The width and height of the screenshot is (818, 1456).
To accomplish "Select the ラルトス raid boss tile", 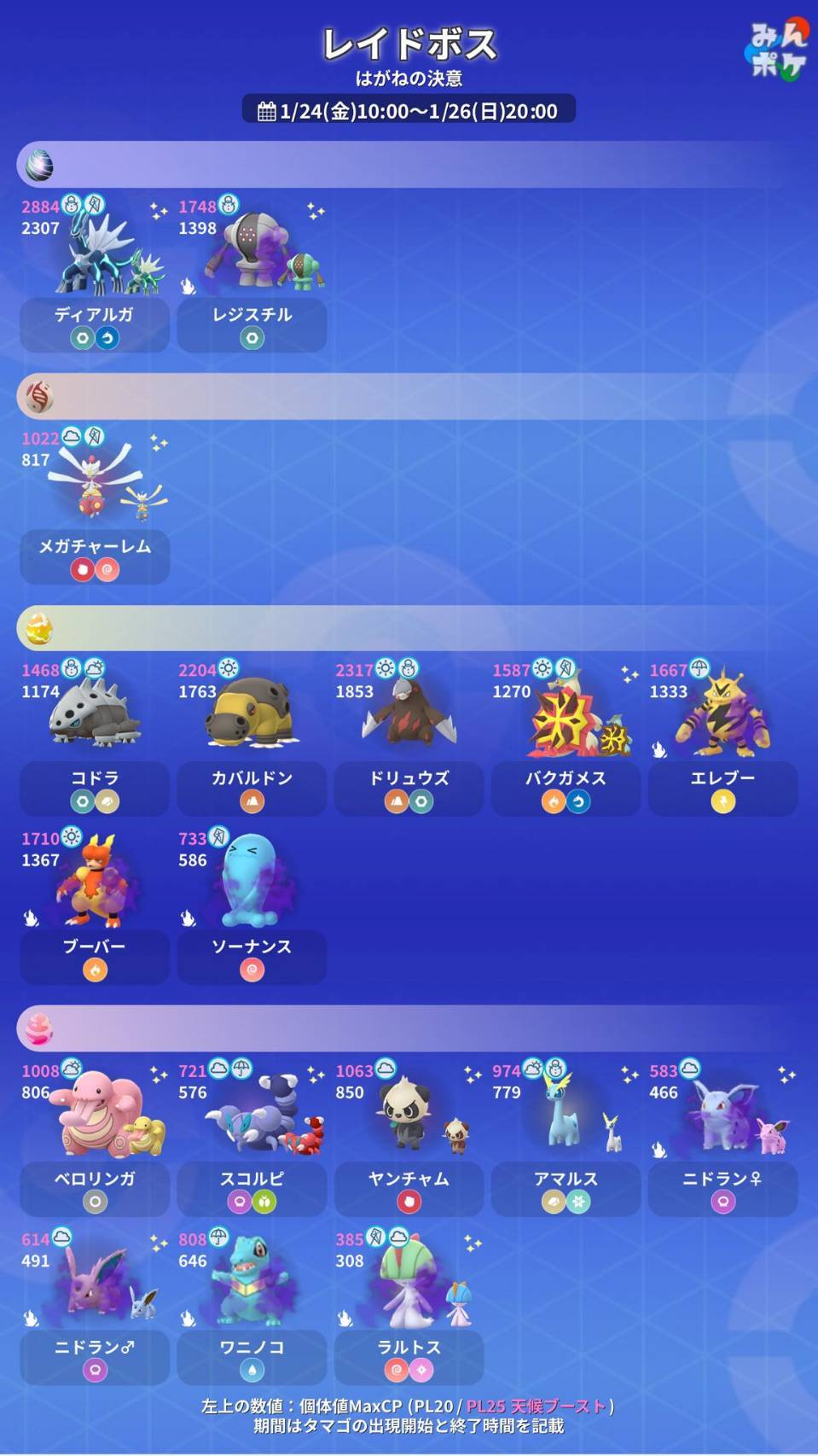I will click(x=409, y=1307).
